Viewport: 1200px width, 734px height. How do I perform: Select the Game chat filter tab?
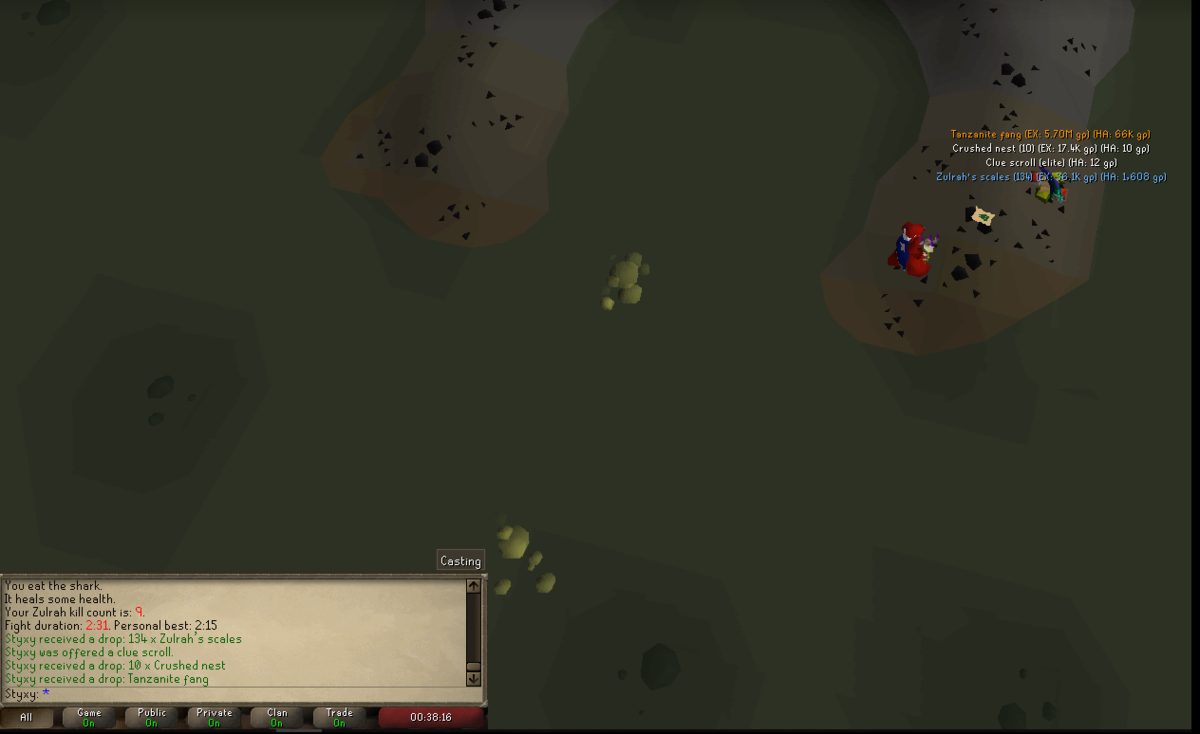(89, 717)
